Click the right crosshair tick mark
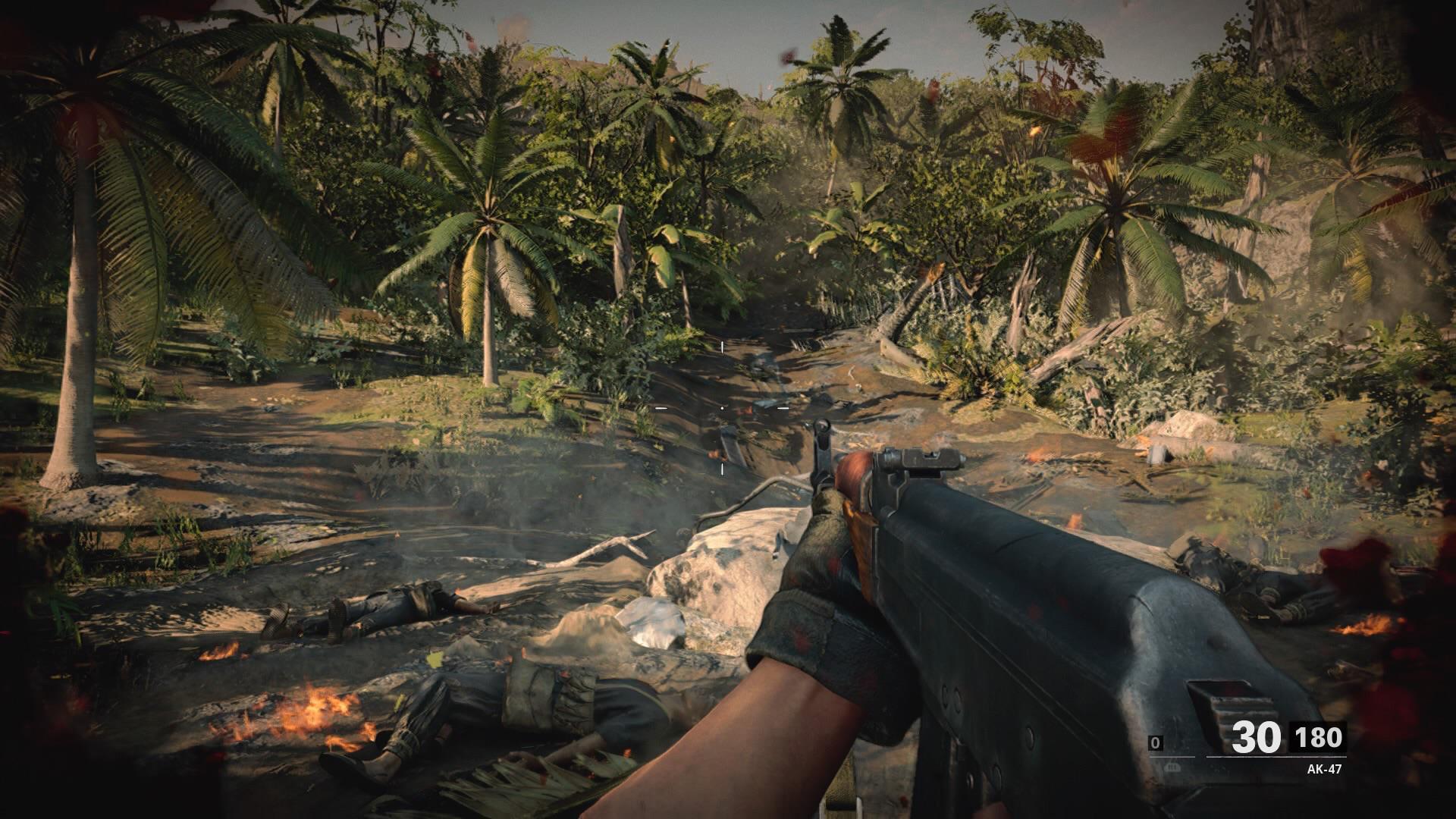The width and height of the screenshot is (1456, 819). click(783, 408)
